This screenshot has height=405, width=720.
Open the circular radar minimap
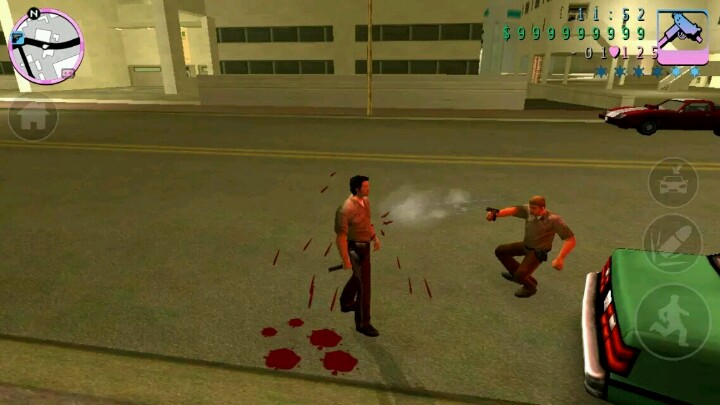click(45, 45)
